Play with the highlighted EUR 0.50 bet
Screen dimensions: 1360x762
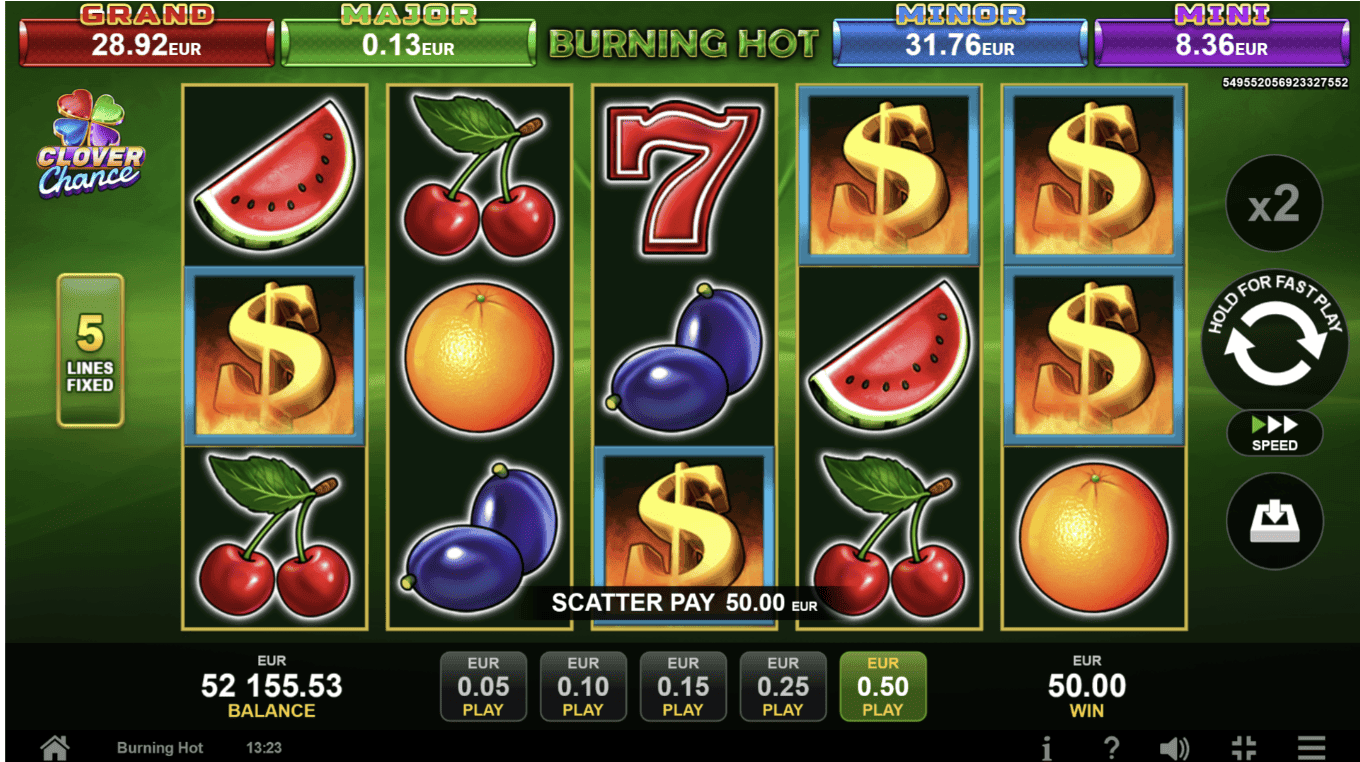[883, 687]
